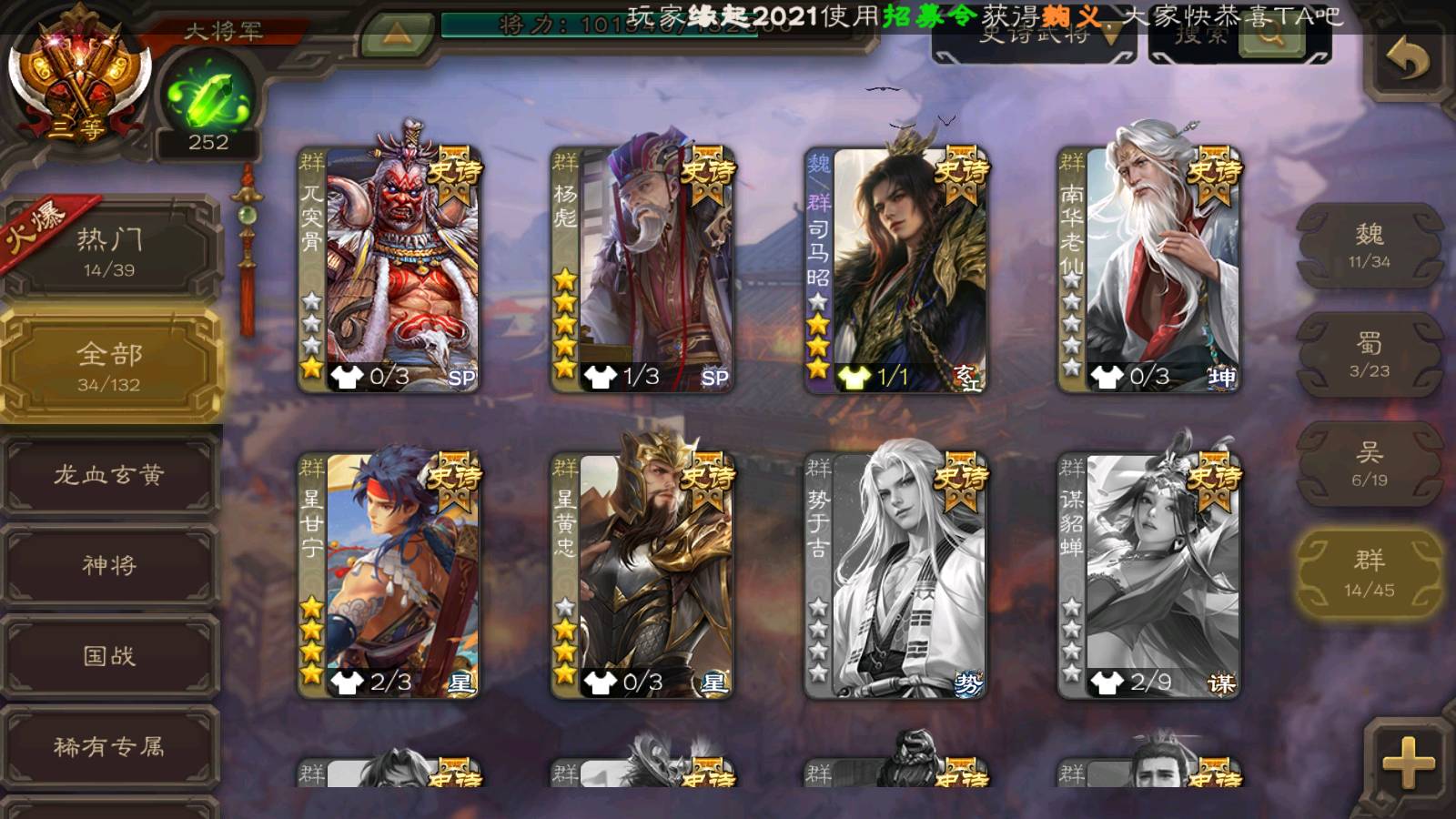The image size is (1456, 819).
Task: View the 南华老仙 hero card
Action: [x=1148, y=269]
